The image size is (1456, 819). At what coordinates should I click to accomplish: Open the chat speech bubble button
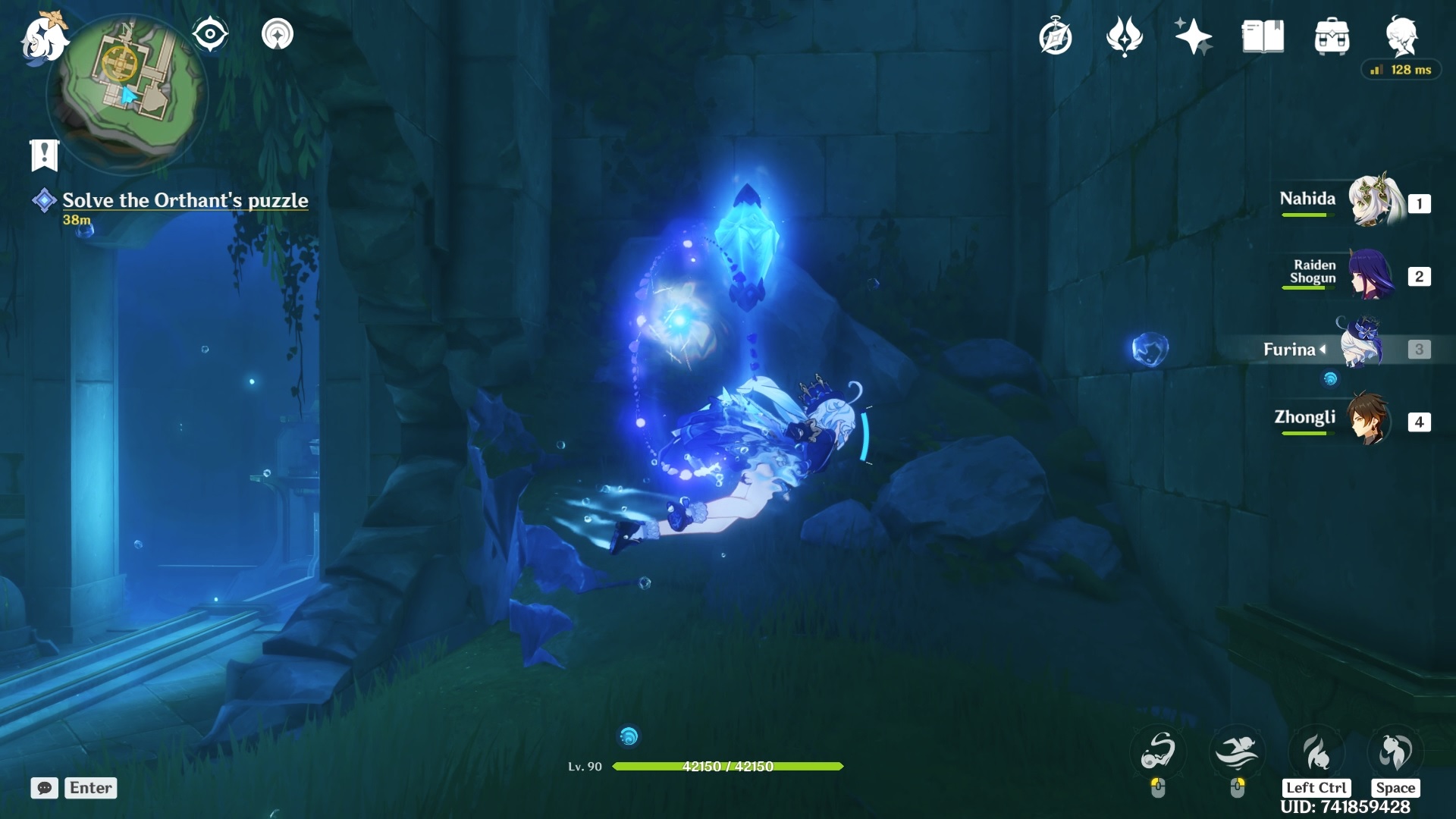44,788
